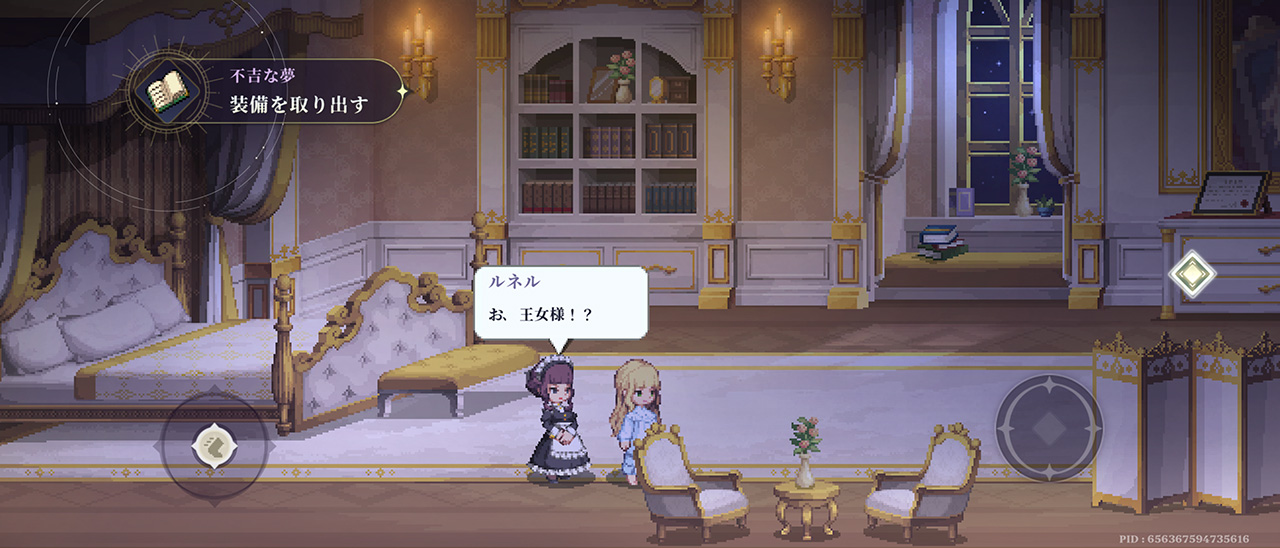Tap the quest book icon
Image resolution: width=1280 pixels, height=548 pixels.
click(x=167, y=92)
